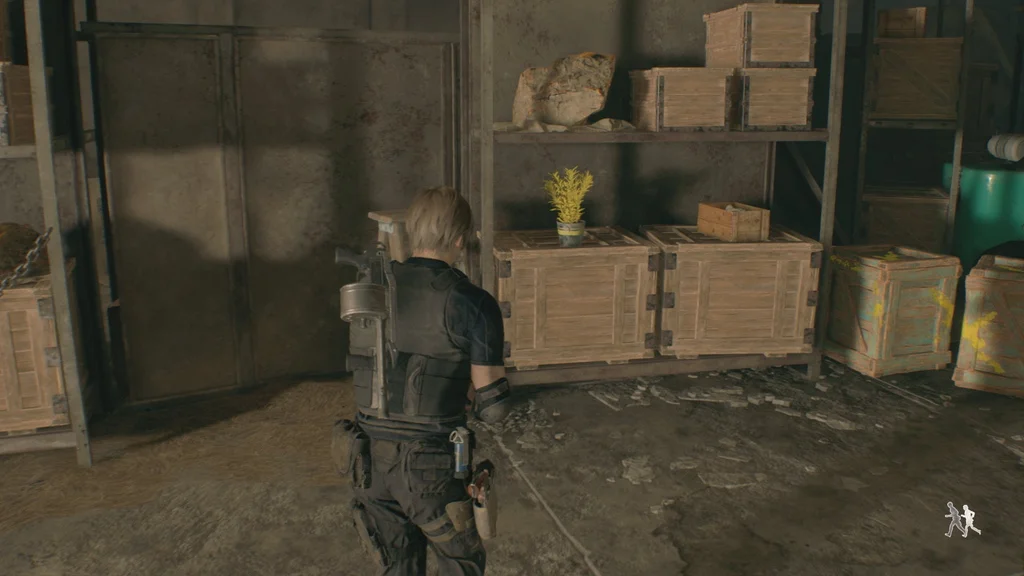Click the two running figures companion icon
The image size is (1024, 576).
click(x=962, y=519)
